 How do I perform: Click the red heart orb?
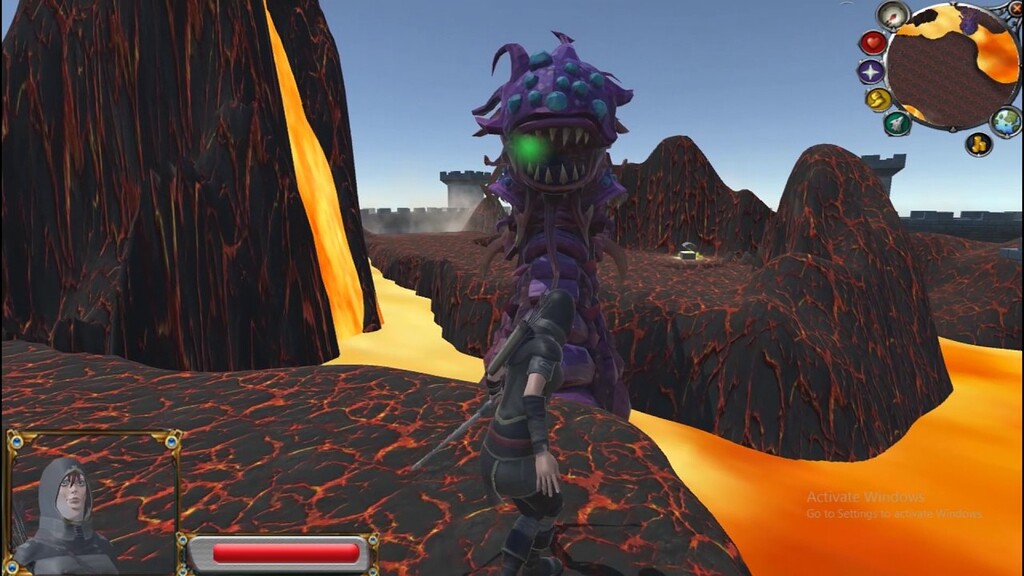873,43
